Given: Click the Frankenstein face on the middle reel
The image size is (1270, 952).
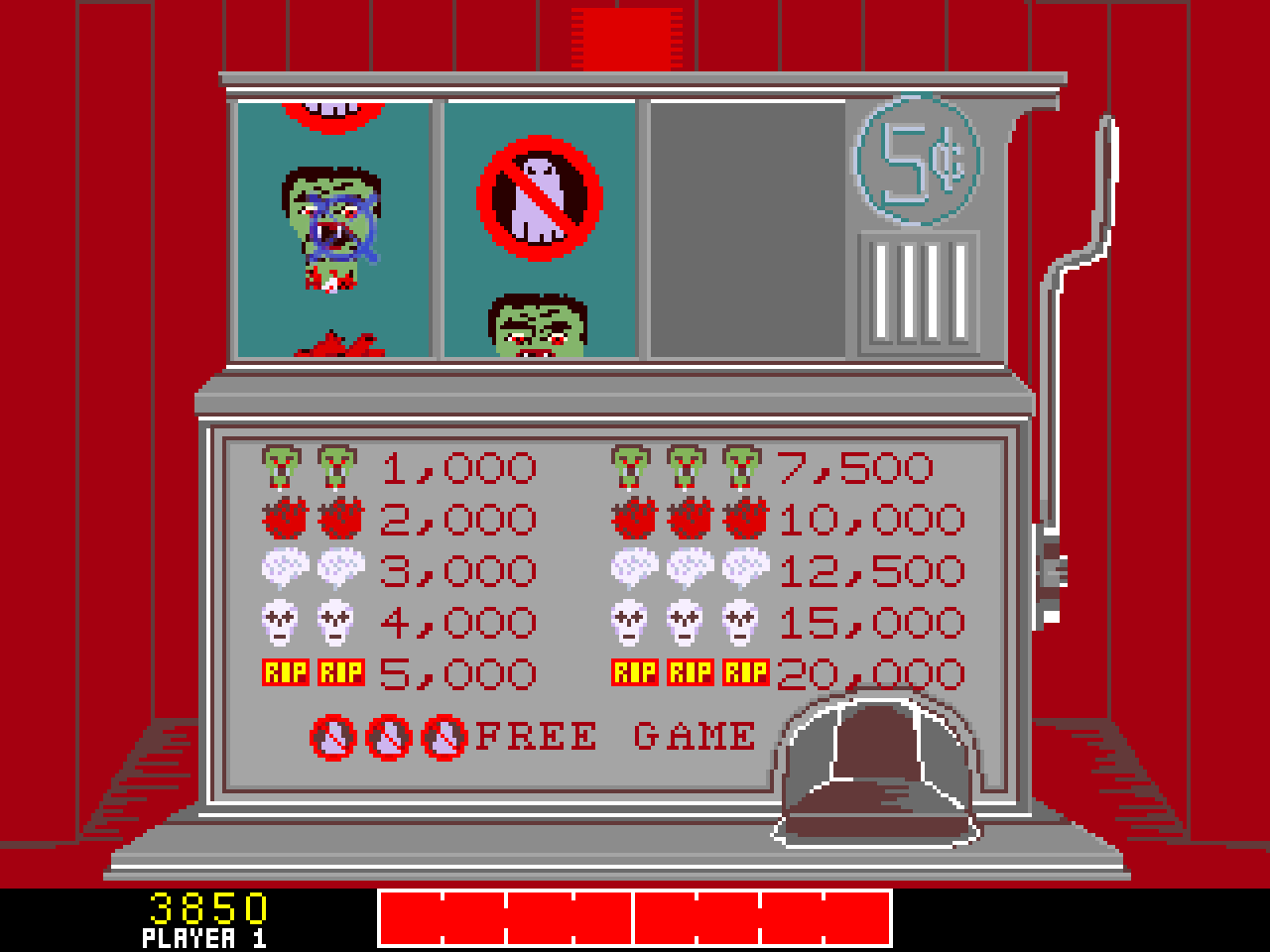Looking at the screenshot, I should point(541,327).
